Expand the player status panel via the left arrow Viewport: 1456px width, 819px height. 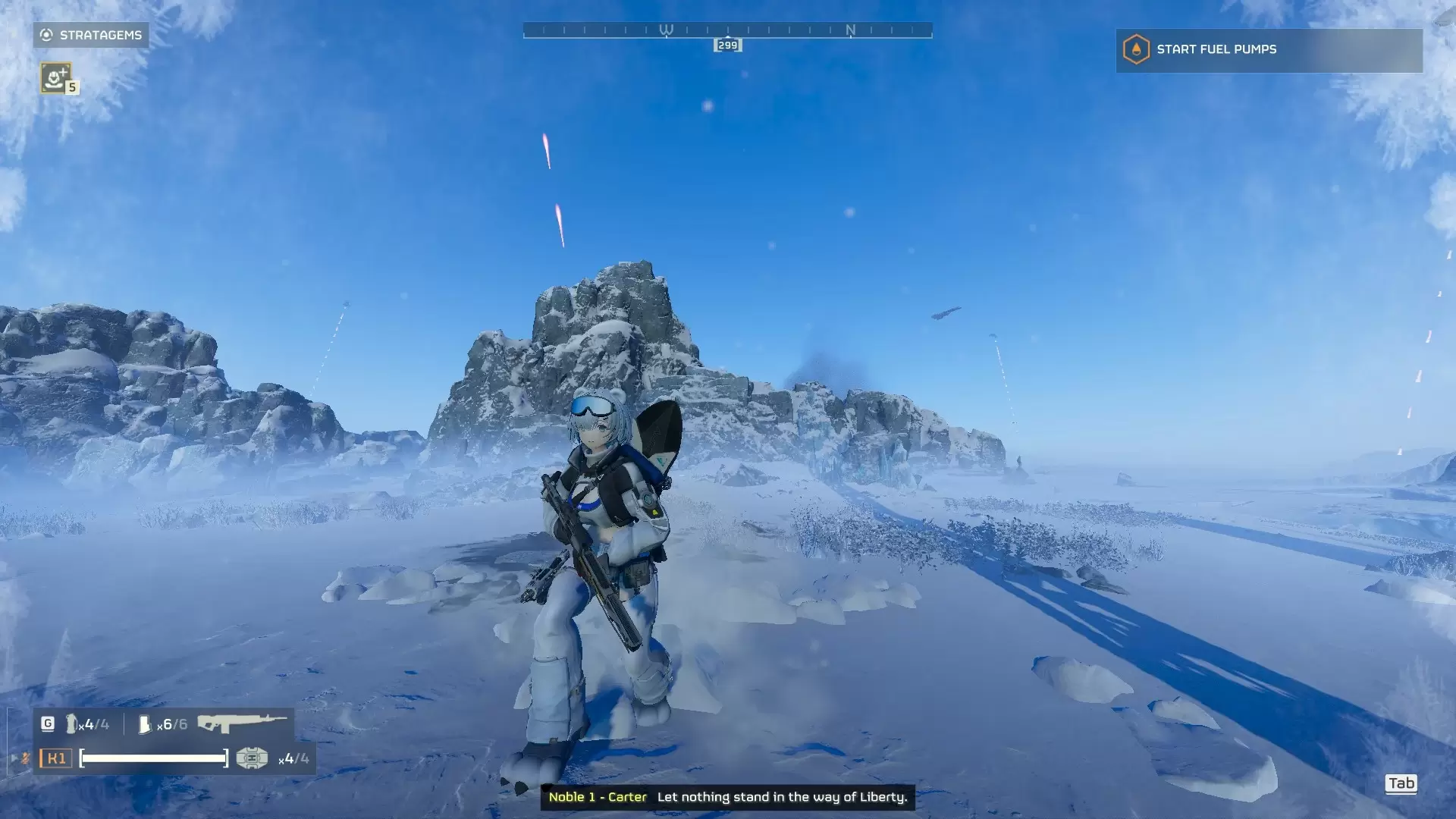click(x=14, y=759)
